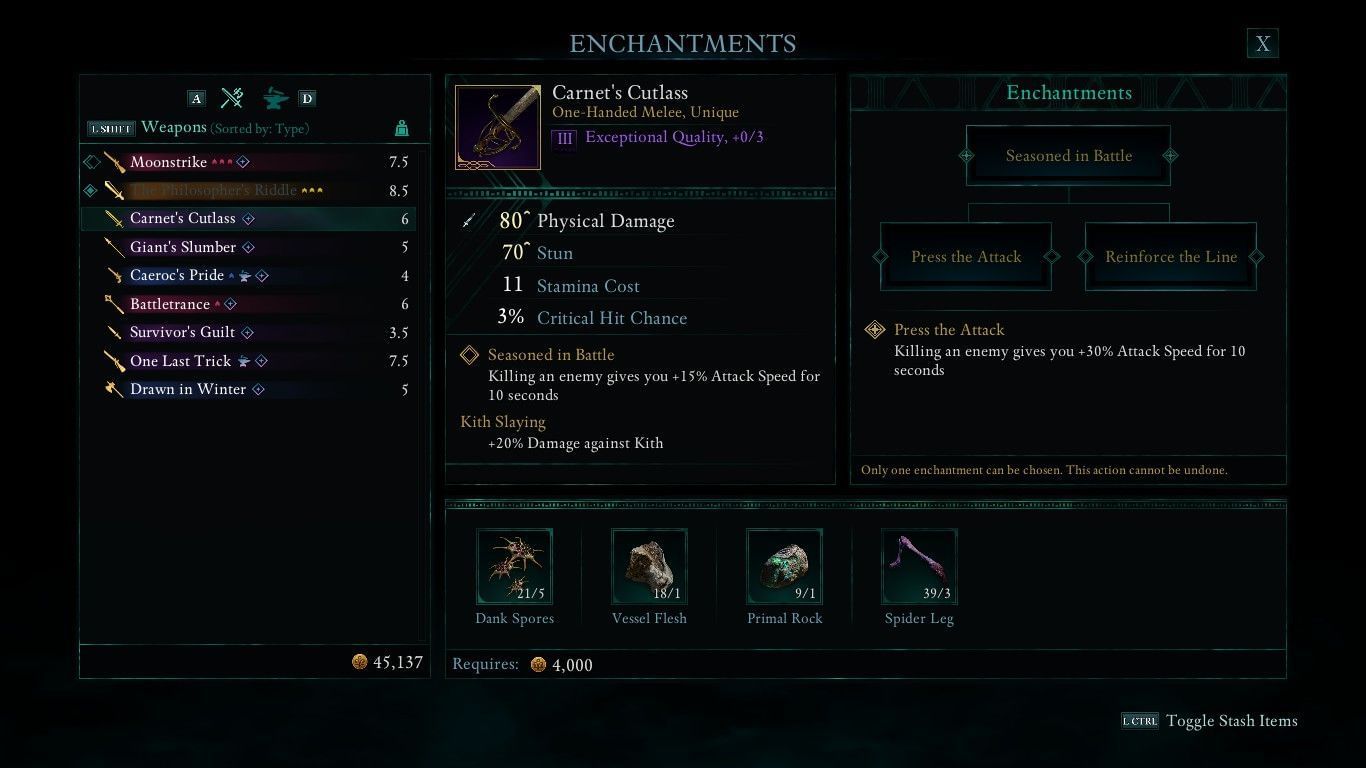The width and height of the screenshot is (1366, 768).
Task: Toggle the D sort filter
Action: (307, 98)
